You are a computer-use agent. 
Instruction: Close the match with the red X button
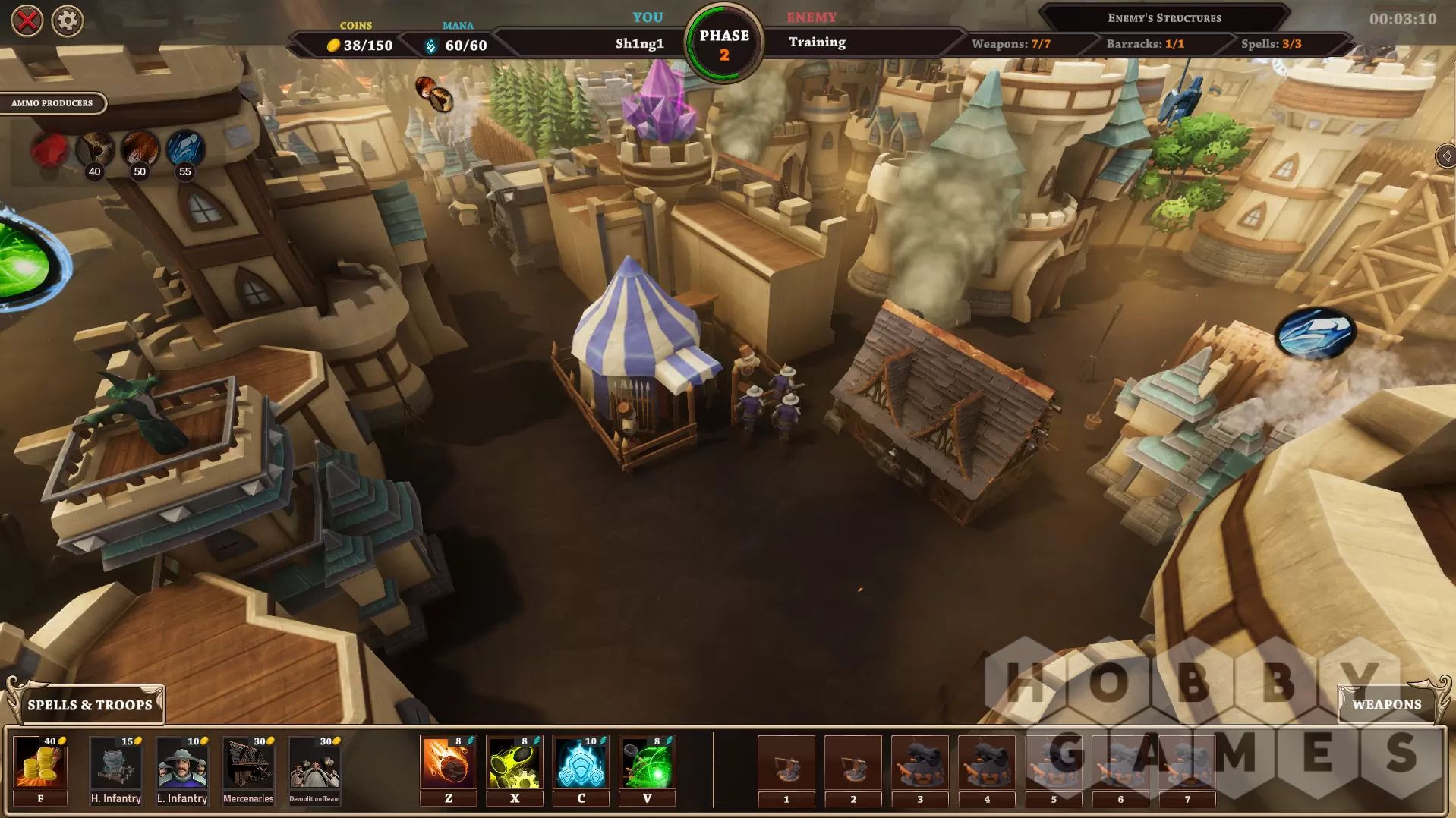27,21
